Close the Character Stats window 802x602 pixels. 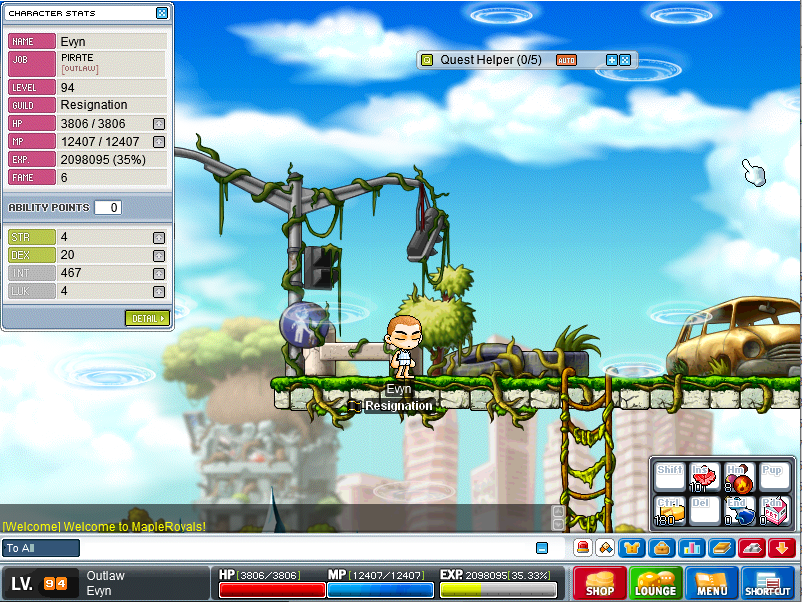(x=162, y=13)
